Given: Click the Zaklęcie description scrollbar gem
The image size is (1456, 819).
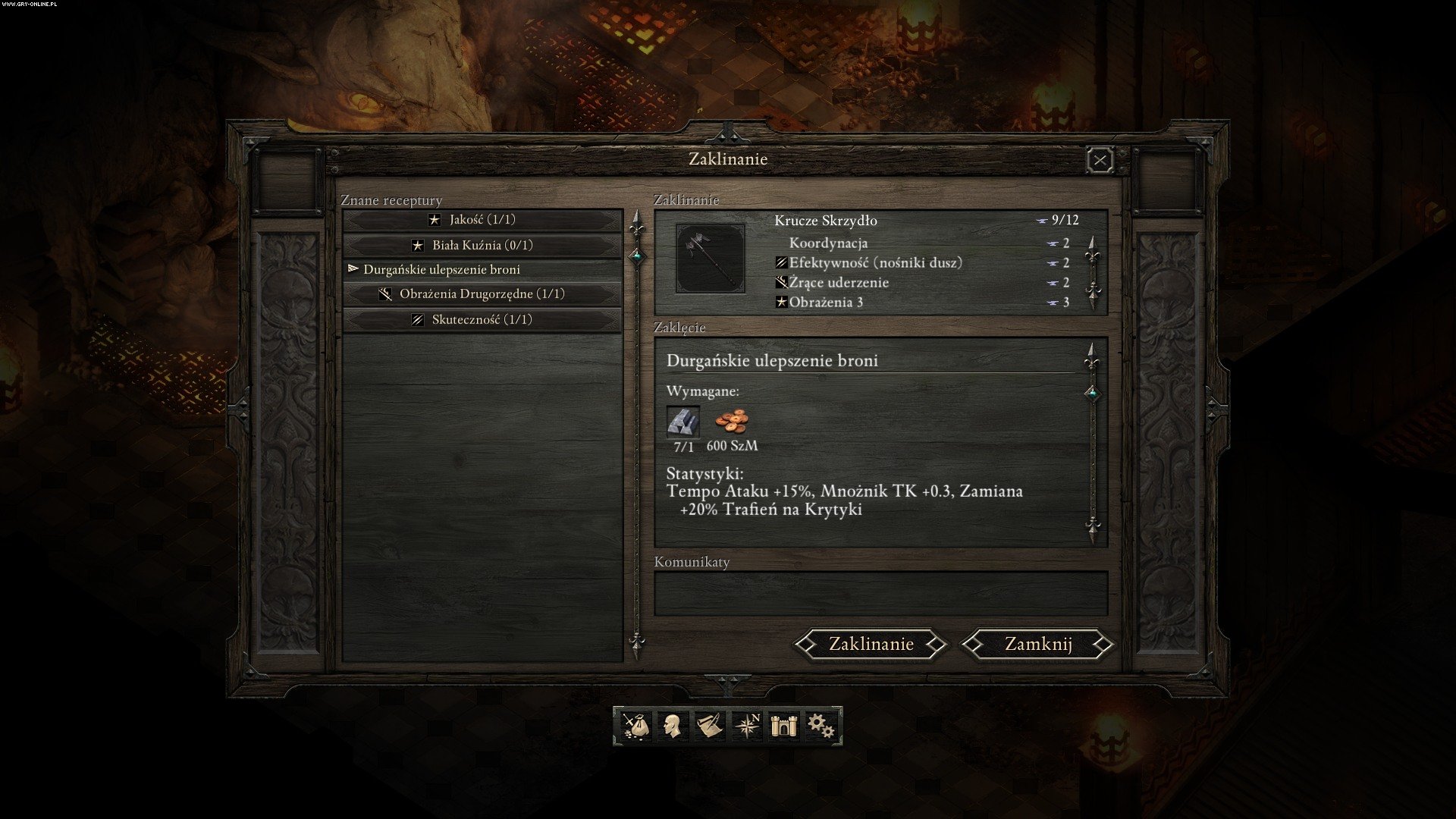Looking at the screenshot, I should (x=1092, y=393).
